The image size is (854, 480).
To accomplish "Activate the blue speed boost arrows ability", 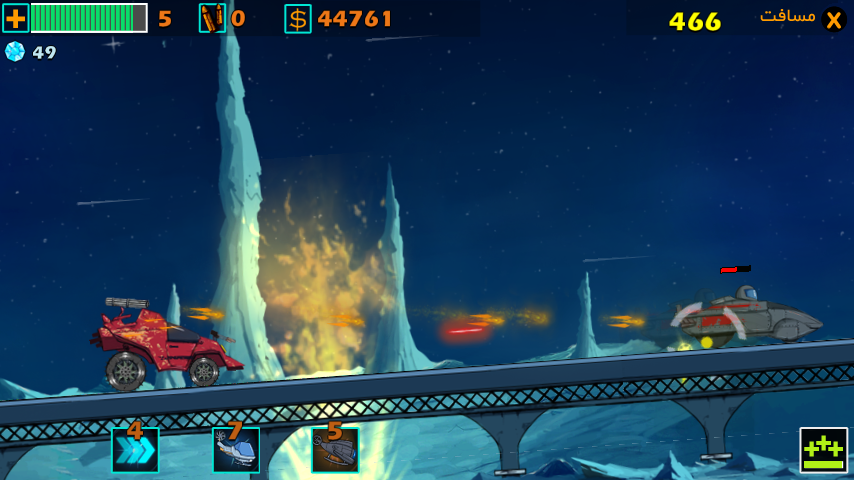I will pyautogui.click(x=135, y=449).
